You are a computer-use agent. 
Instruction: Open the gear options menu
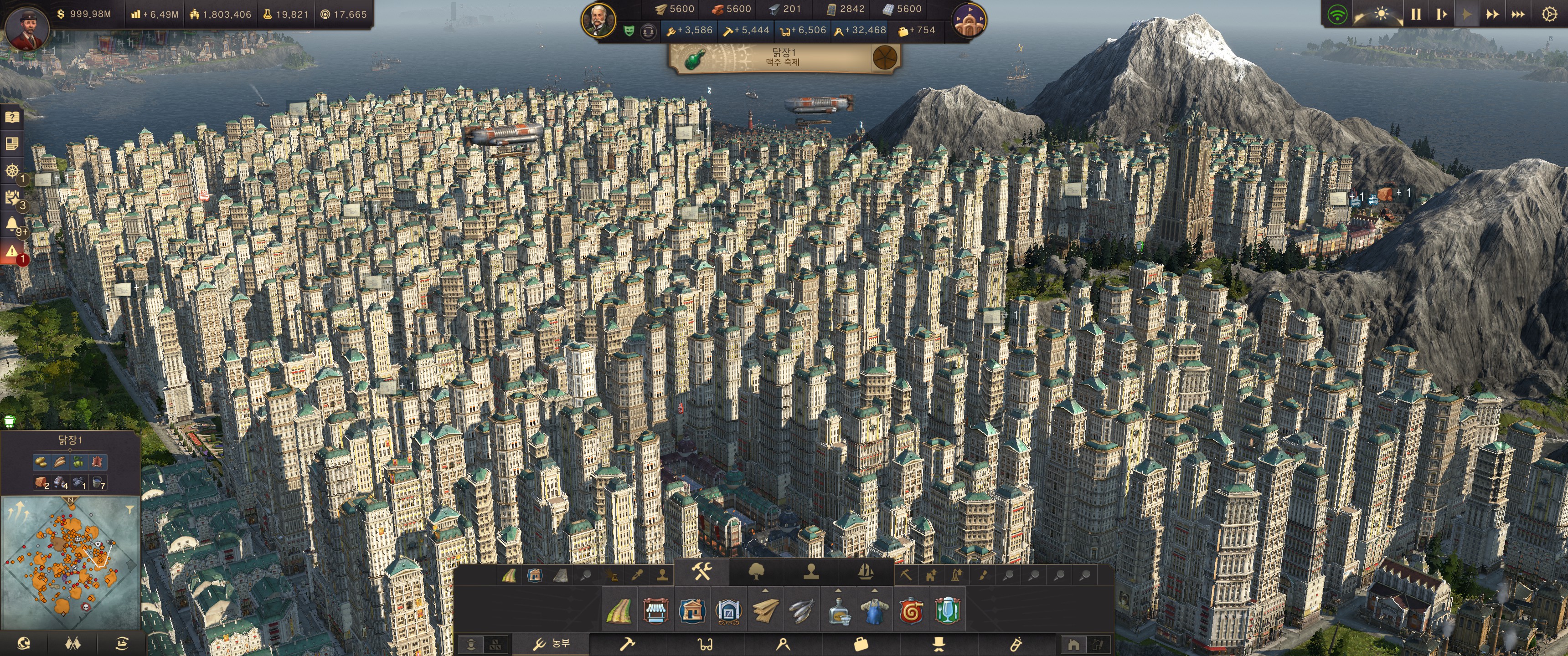point(1549,14)
